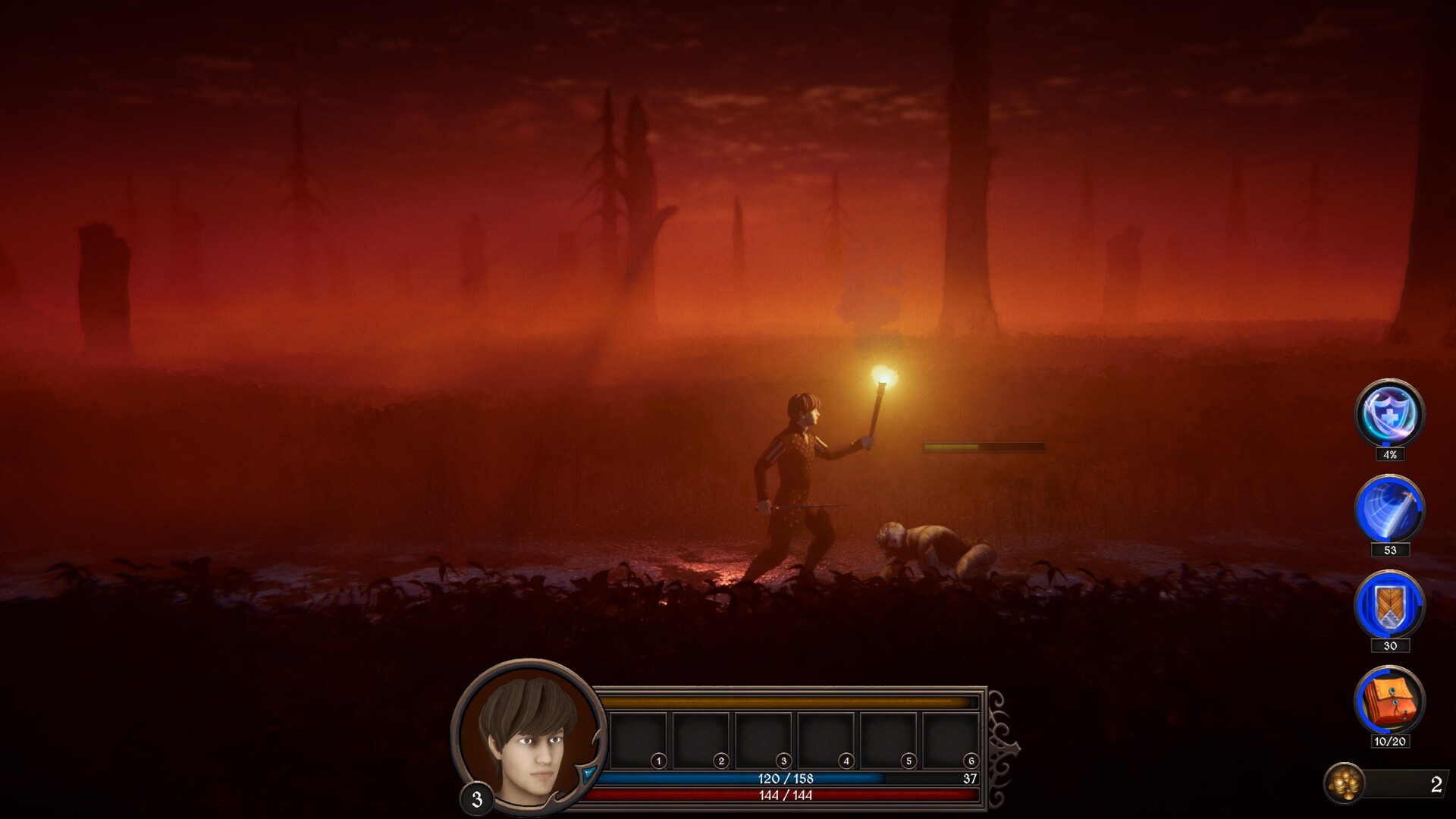Select hotbar slot number 1

click(x=639, y=740)
